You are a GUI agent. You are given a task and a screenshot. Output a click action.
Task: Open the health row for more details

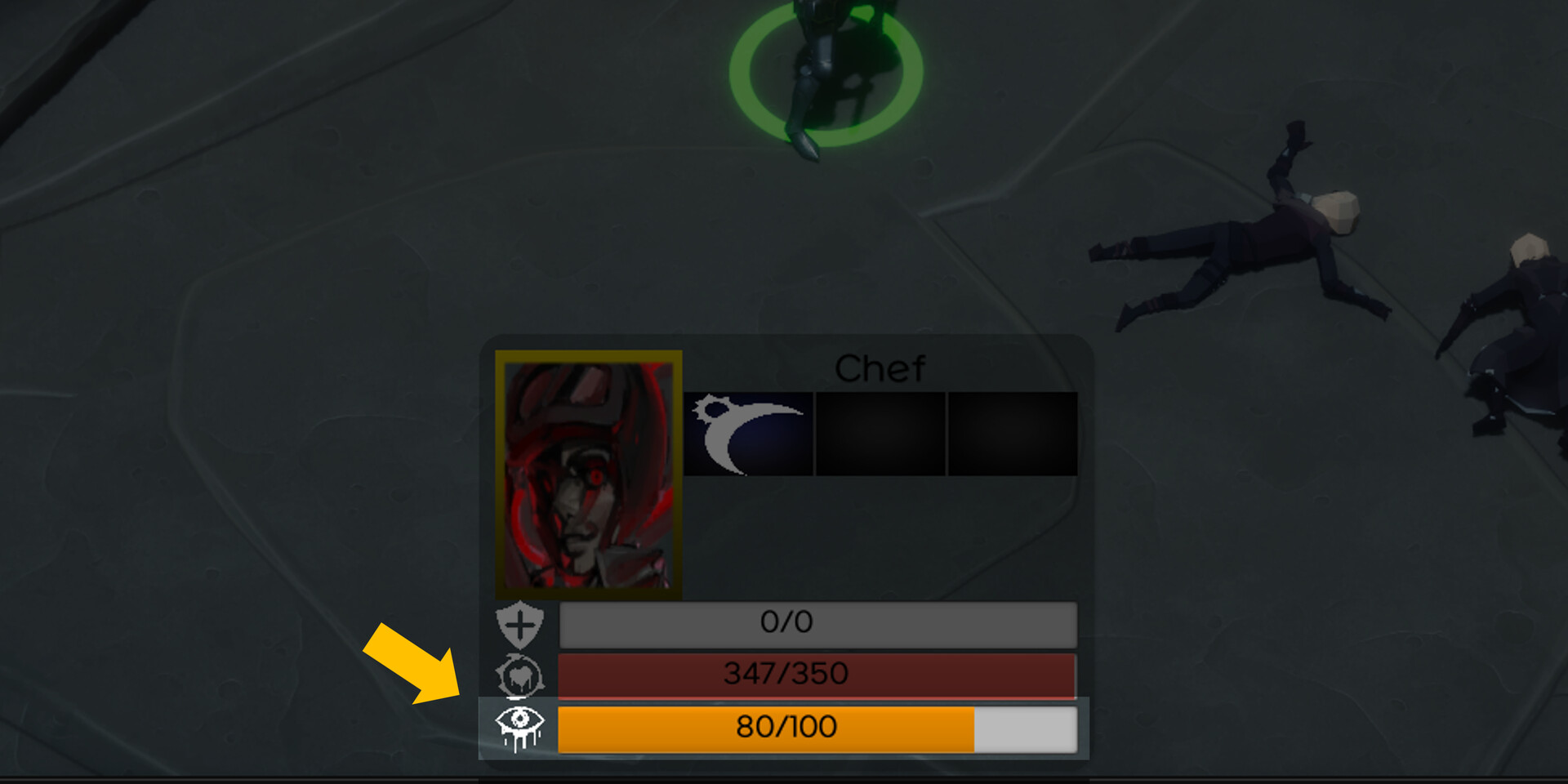817,674
